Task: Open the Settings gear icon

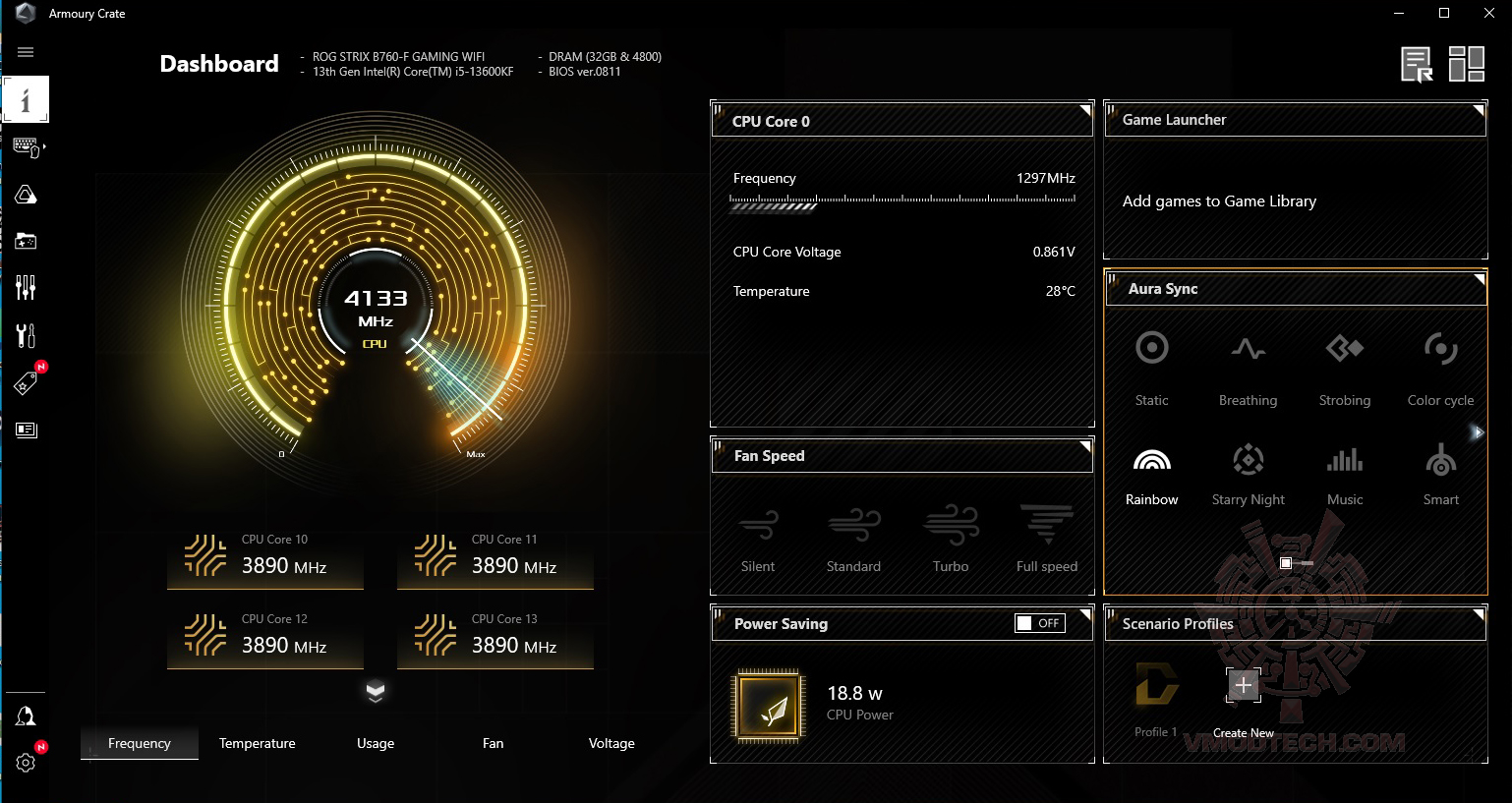Action: (26, 762)
